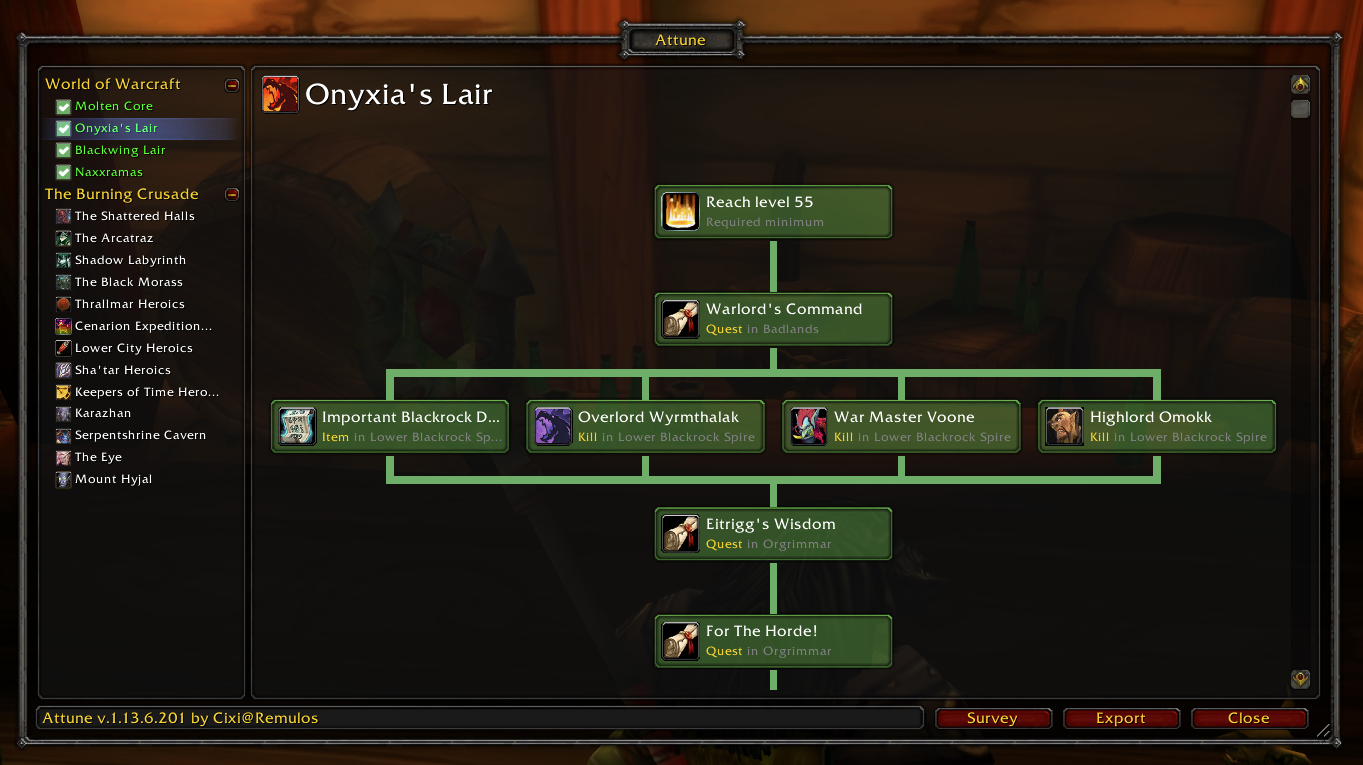Select the Reach level 55 requirement
This screenshot has width=1363, height=765.
click(773, 212)
